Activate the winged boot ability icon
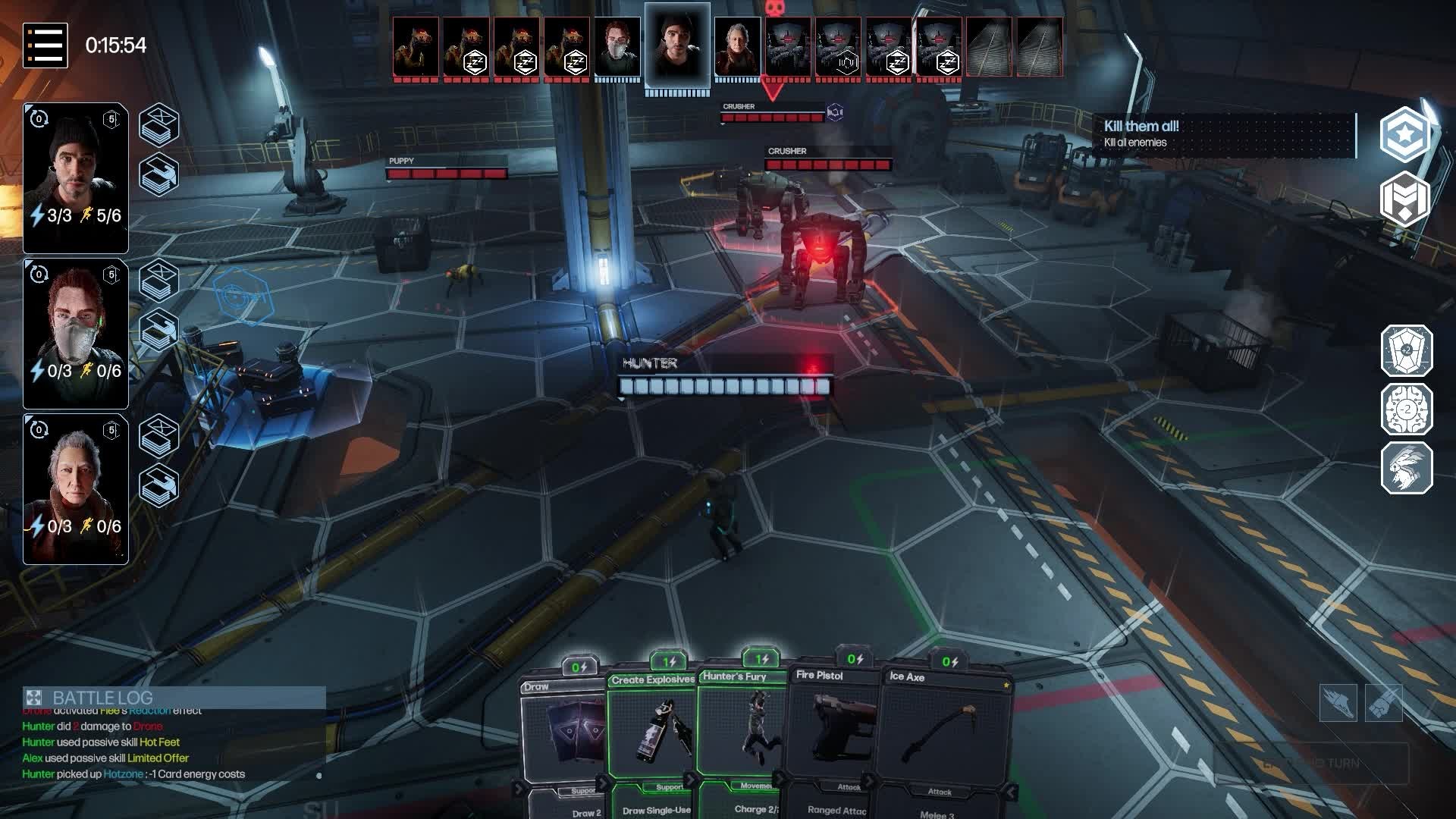 point(1338,703)
